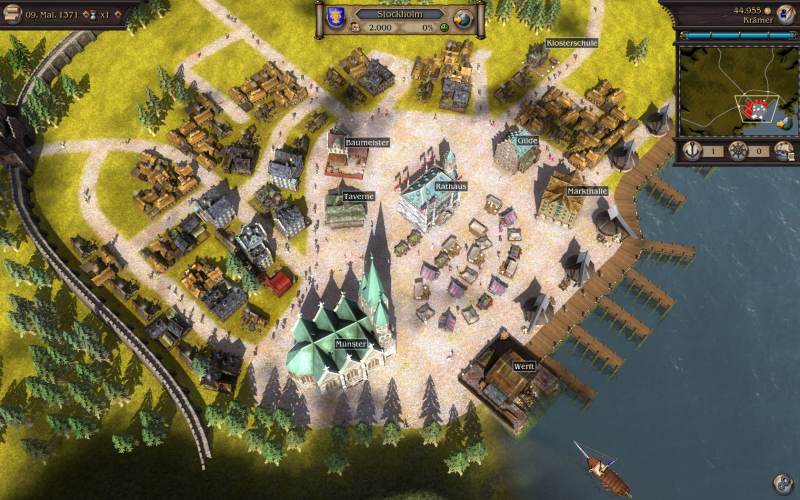Select the Werft shipyard label
The image size is (800, 500).
click(x=524, y=366)
